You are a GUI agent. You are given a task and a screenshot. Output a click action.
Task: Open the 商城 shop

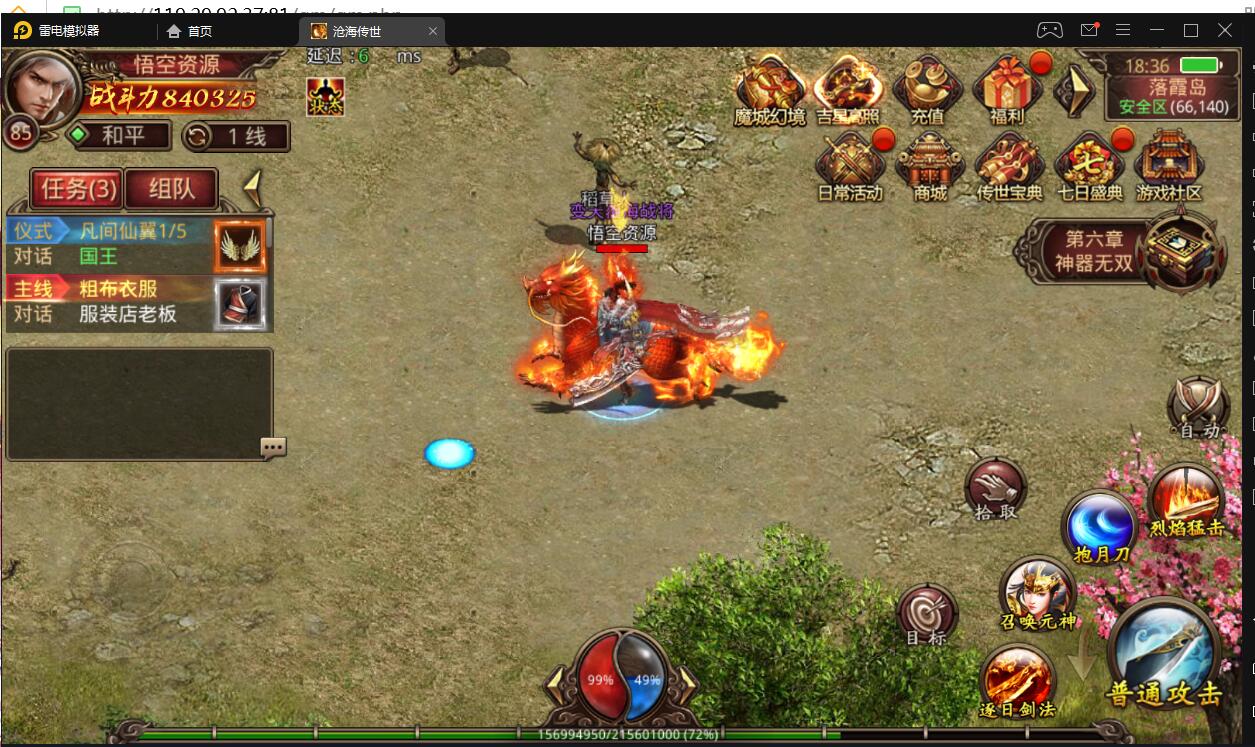pos(929,165)
